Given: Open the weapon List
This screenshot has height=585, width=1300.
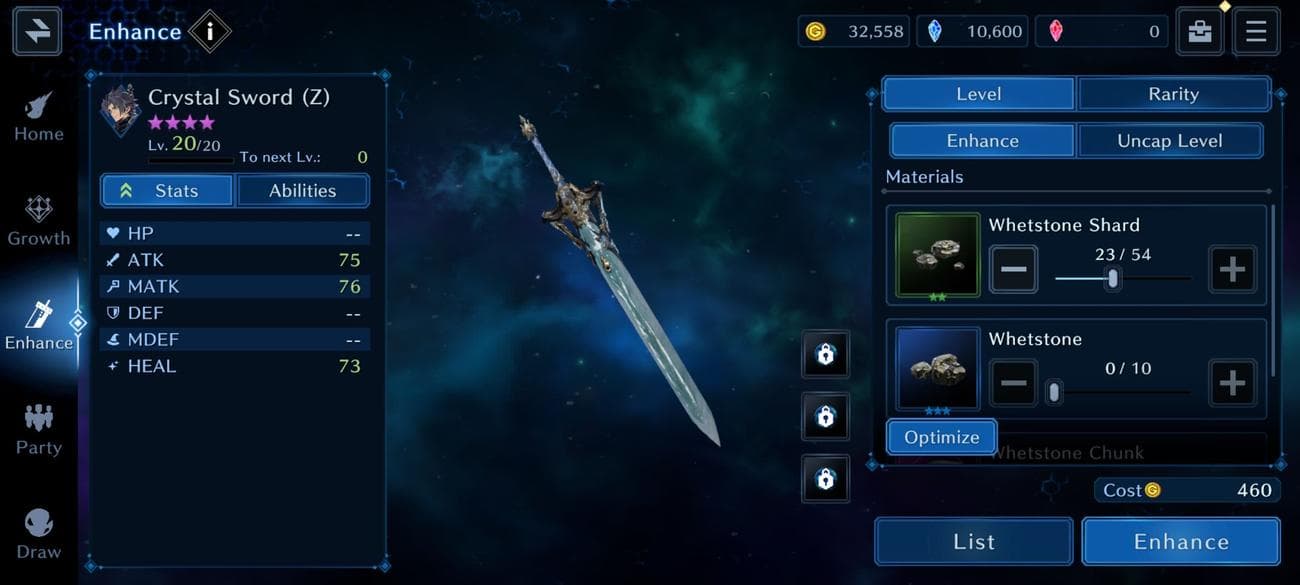Looking at the screenshot, I should coord(973,542).
